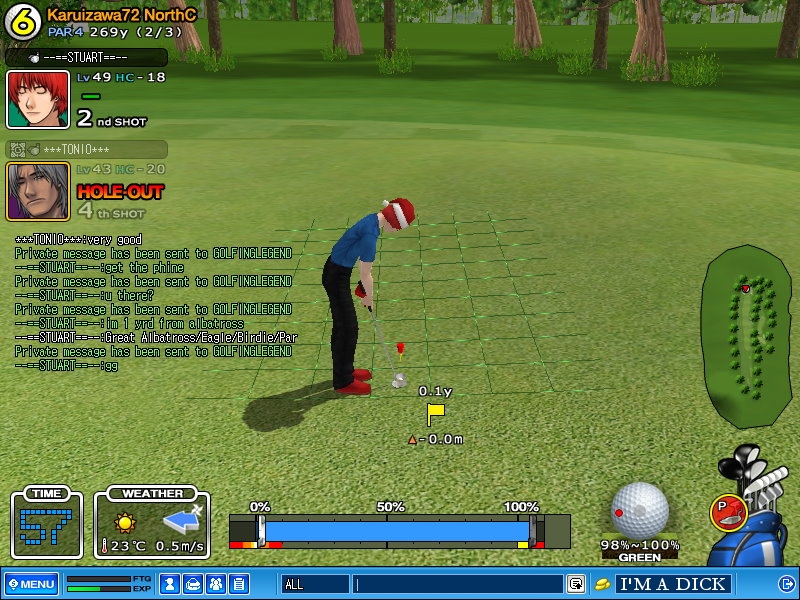Select STUART's red-haired player portrait

(38, 99)
